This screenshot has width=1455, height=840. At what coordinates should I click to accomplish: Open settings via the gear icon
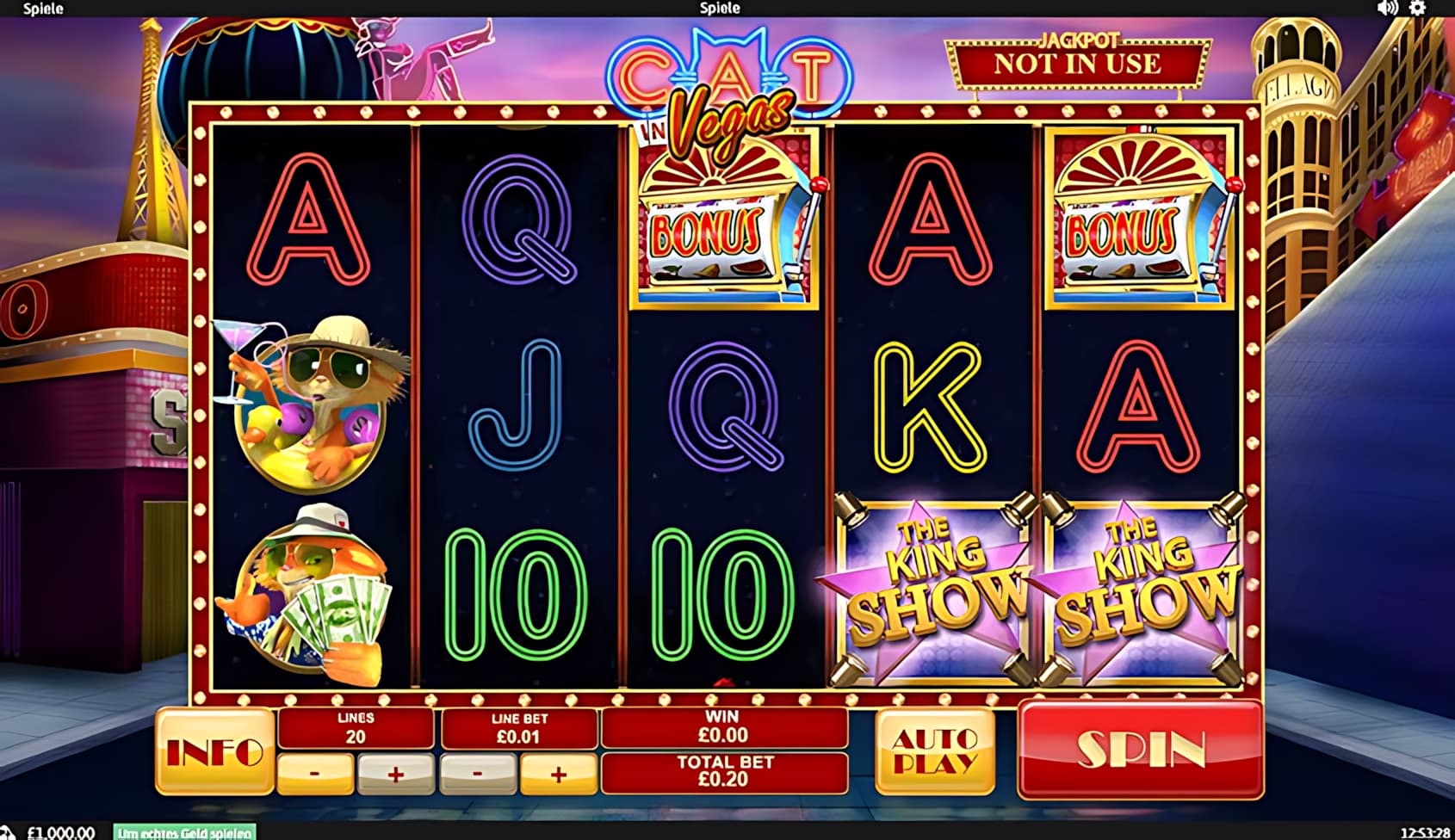pyautogui.click(x=1419, y=9)
